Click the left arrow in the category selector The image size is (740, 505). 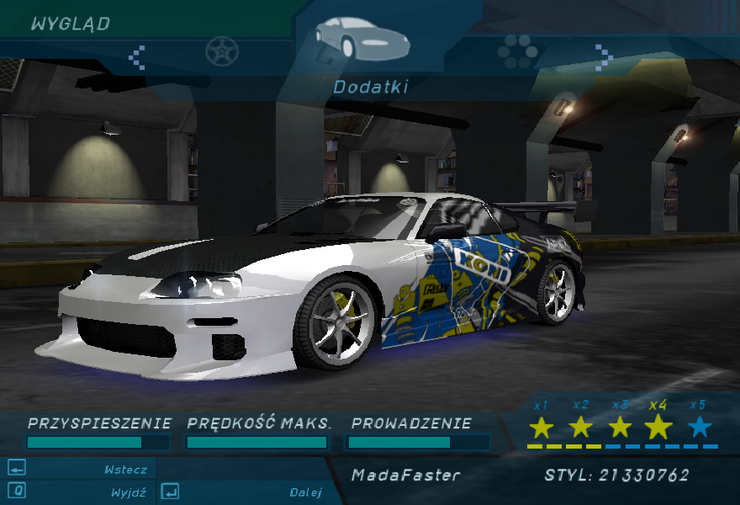(x=138, y=55)
